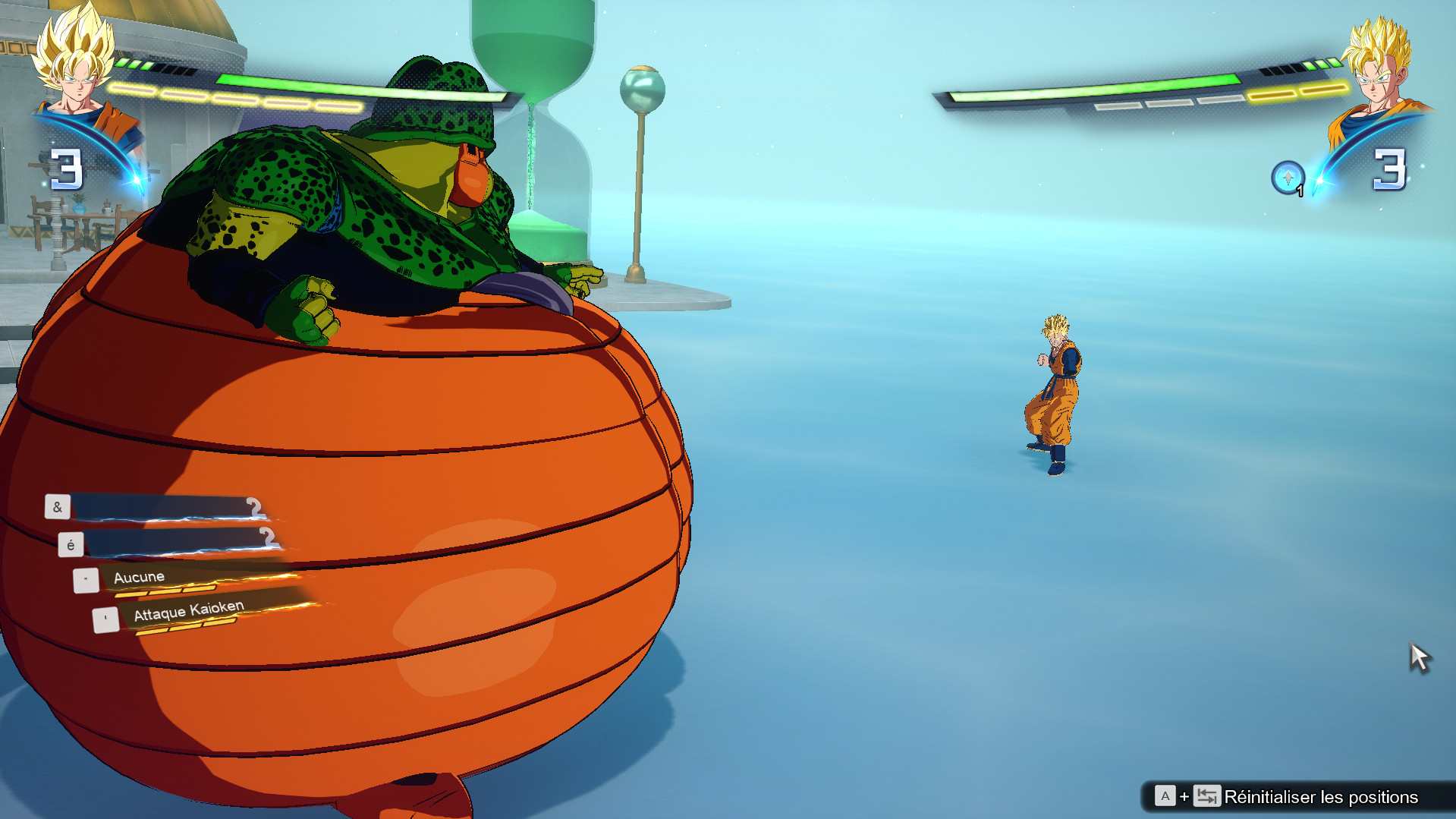The height and width of the screenshot is (819, 1456).
Task: Toggle the apostrophe key binding for Attaque Kaioken
Action: [105, 618]
